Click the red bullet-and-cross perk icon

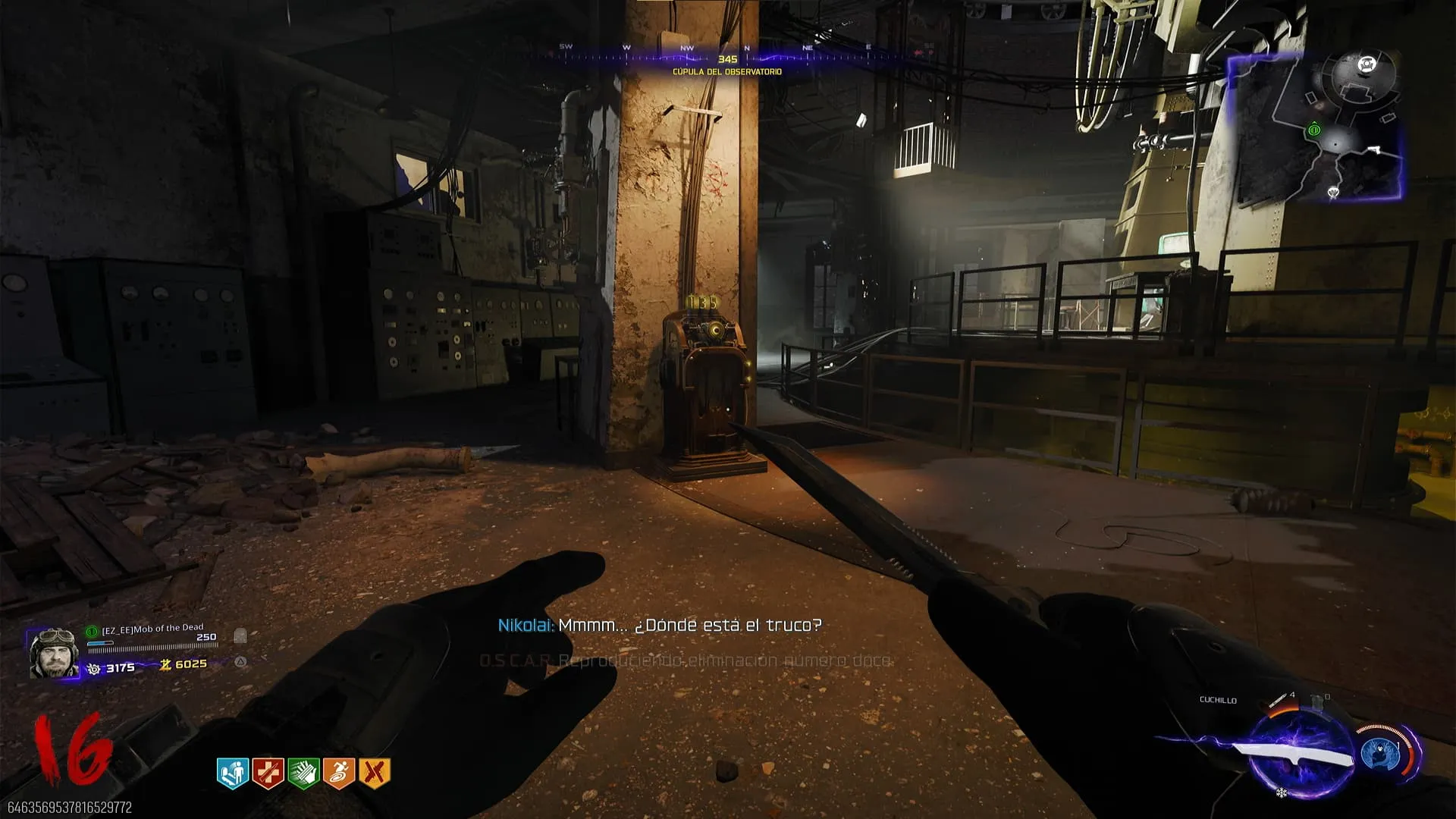coord(268,773)
